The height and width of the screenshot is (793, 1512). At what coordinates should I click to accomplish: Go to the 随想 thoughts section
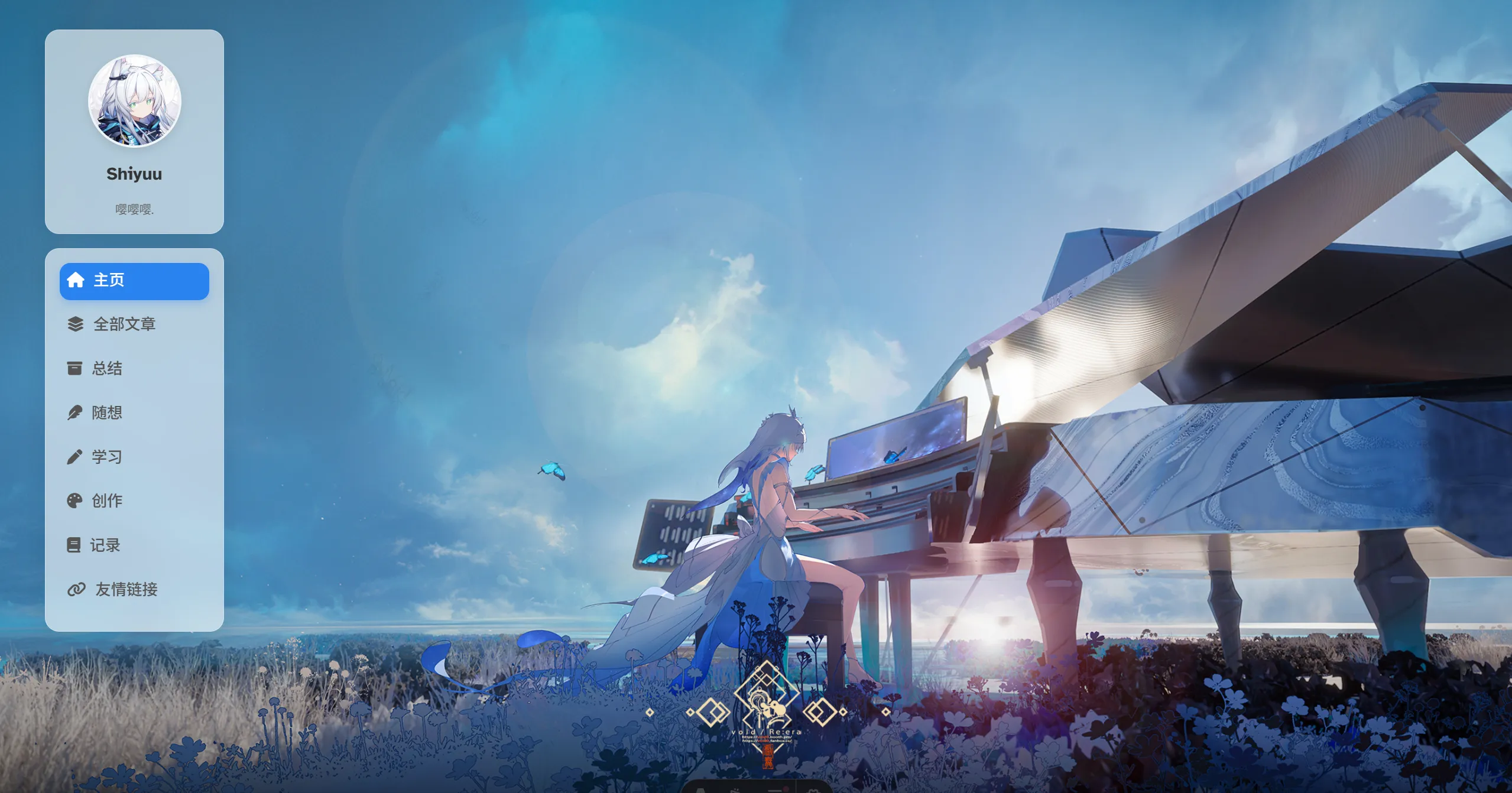[x=107, y=412]
